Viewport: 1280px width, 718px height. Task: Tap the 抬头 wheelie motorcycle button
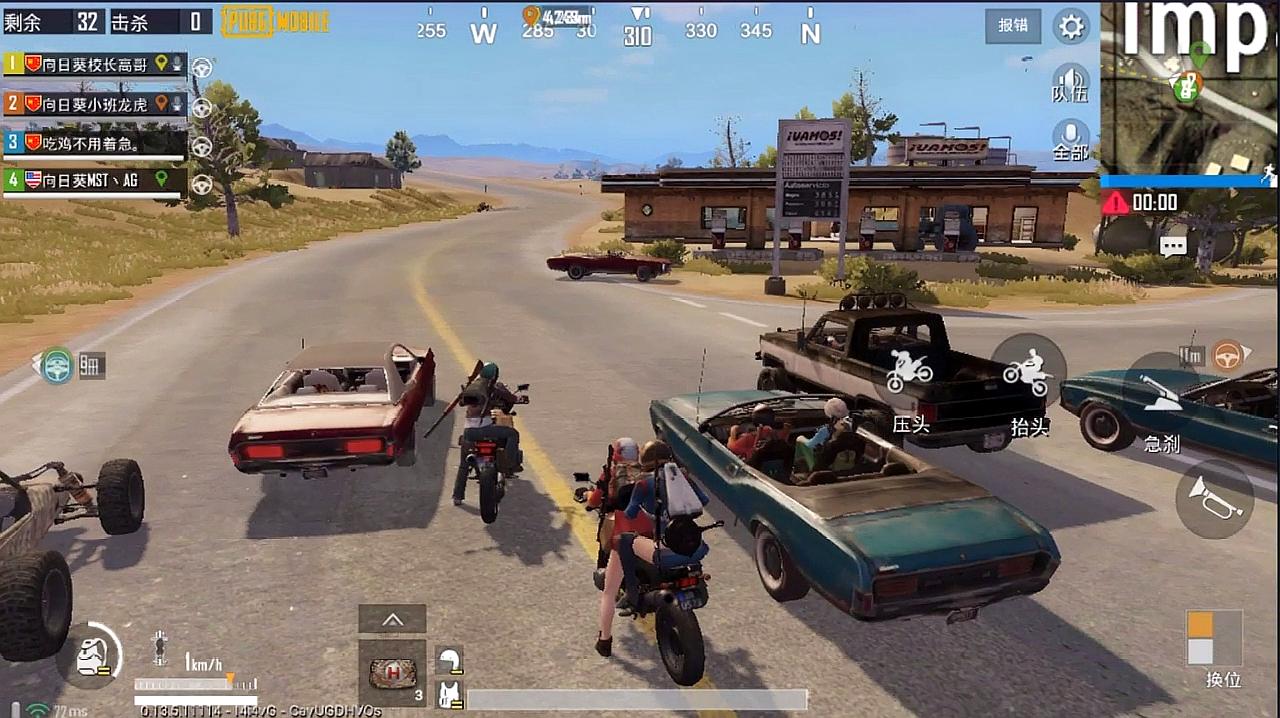pos(1028,380)
